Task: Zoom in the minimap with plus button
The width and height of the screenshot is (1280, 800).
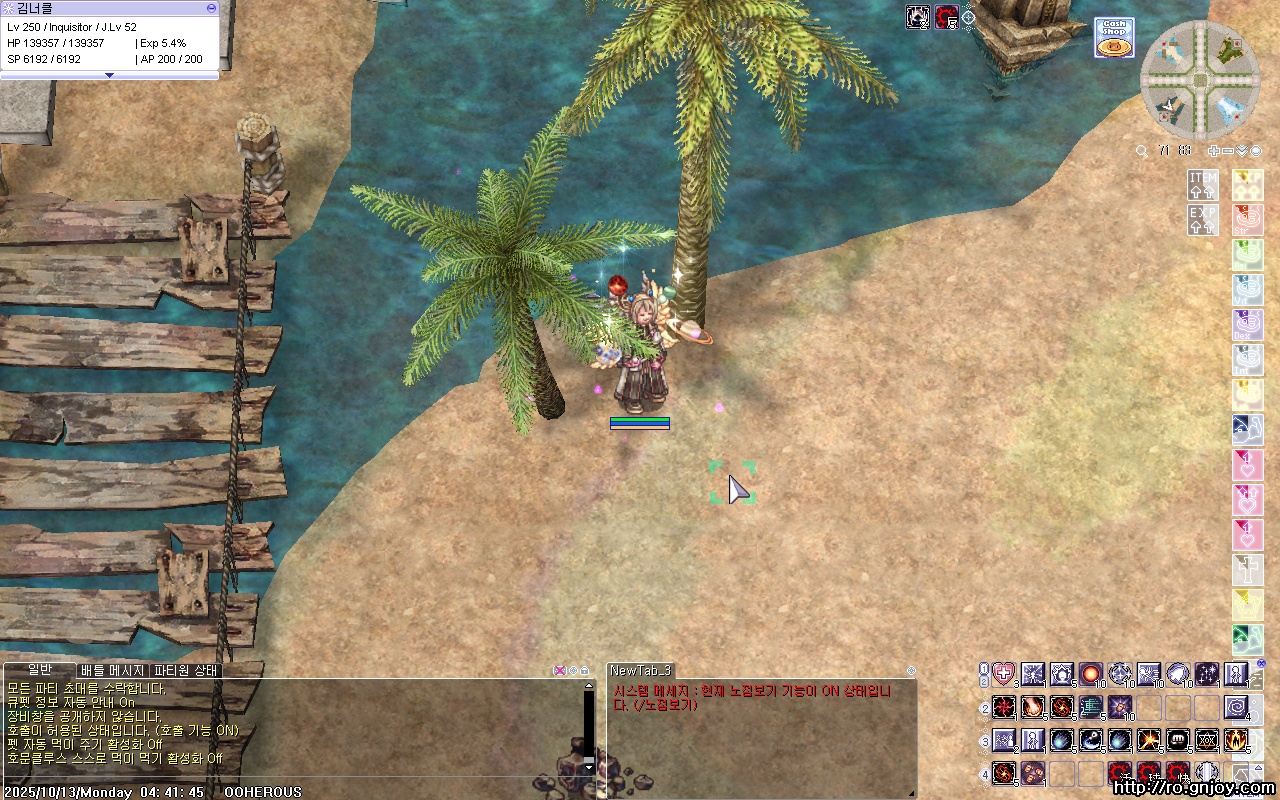Action: click(x=1214, y=151)
